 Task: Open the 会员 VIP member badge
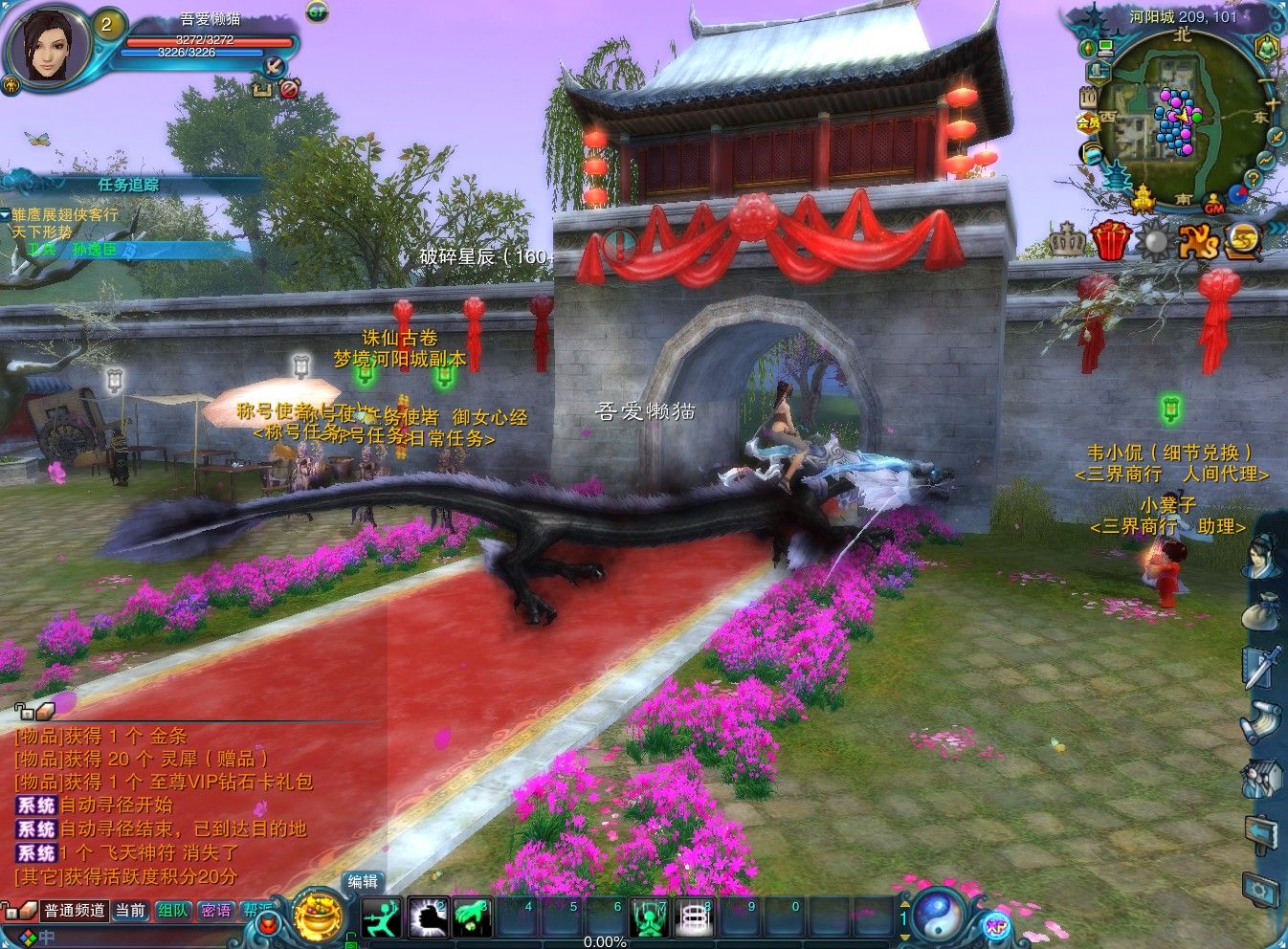pyautogui.click(x=1088, y=121)
